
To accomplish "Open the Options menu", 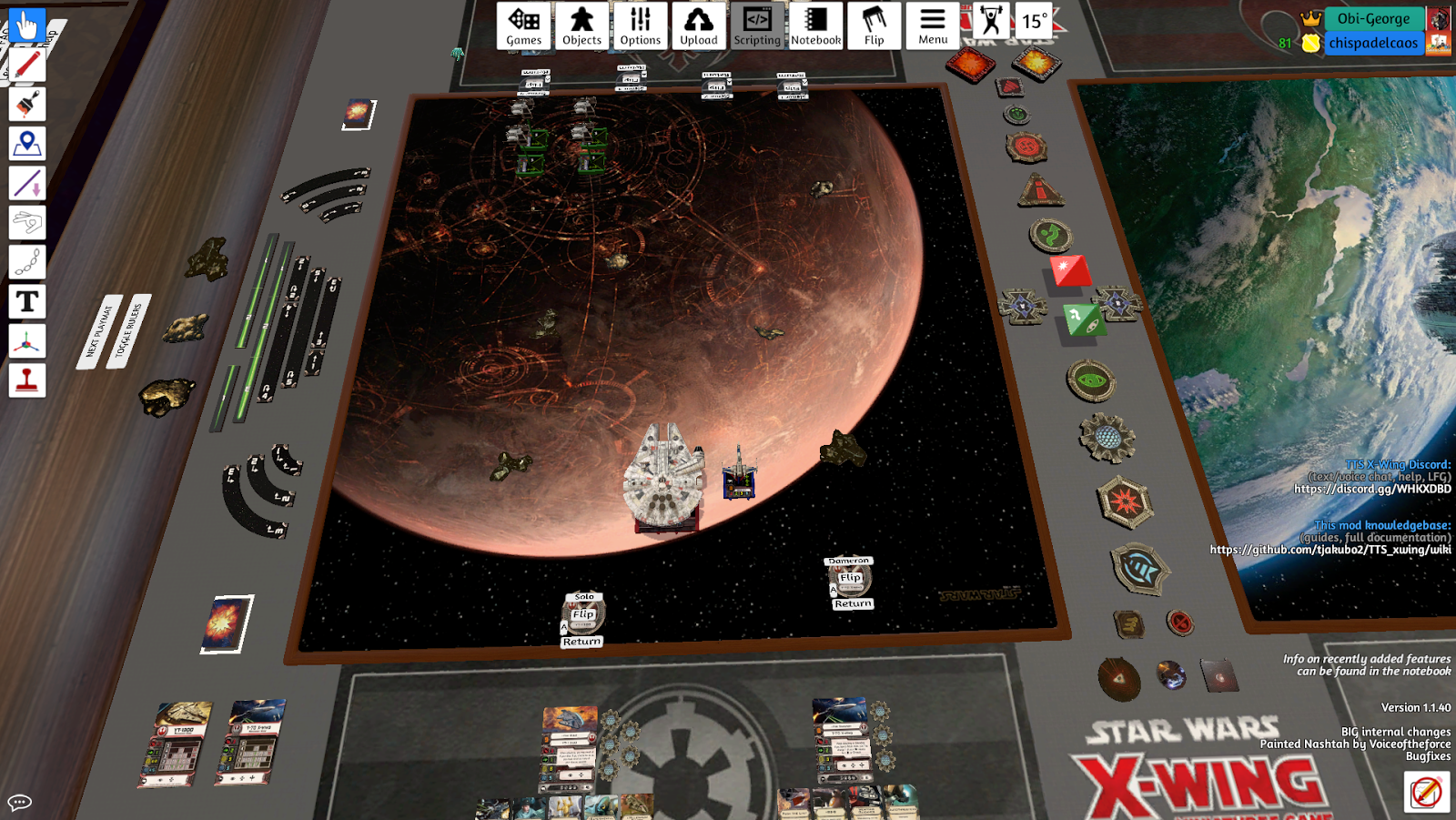I will click(641, 25).
